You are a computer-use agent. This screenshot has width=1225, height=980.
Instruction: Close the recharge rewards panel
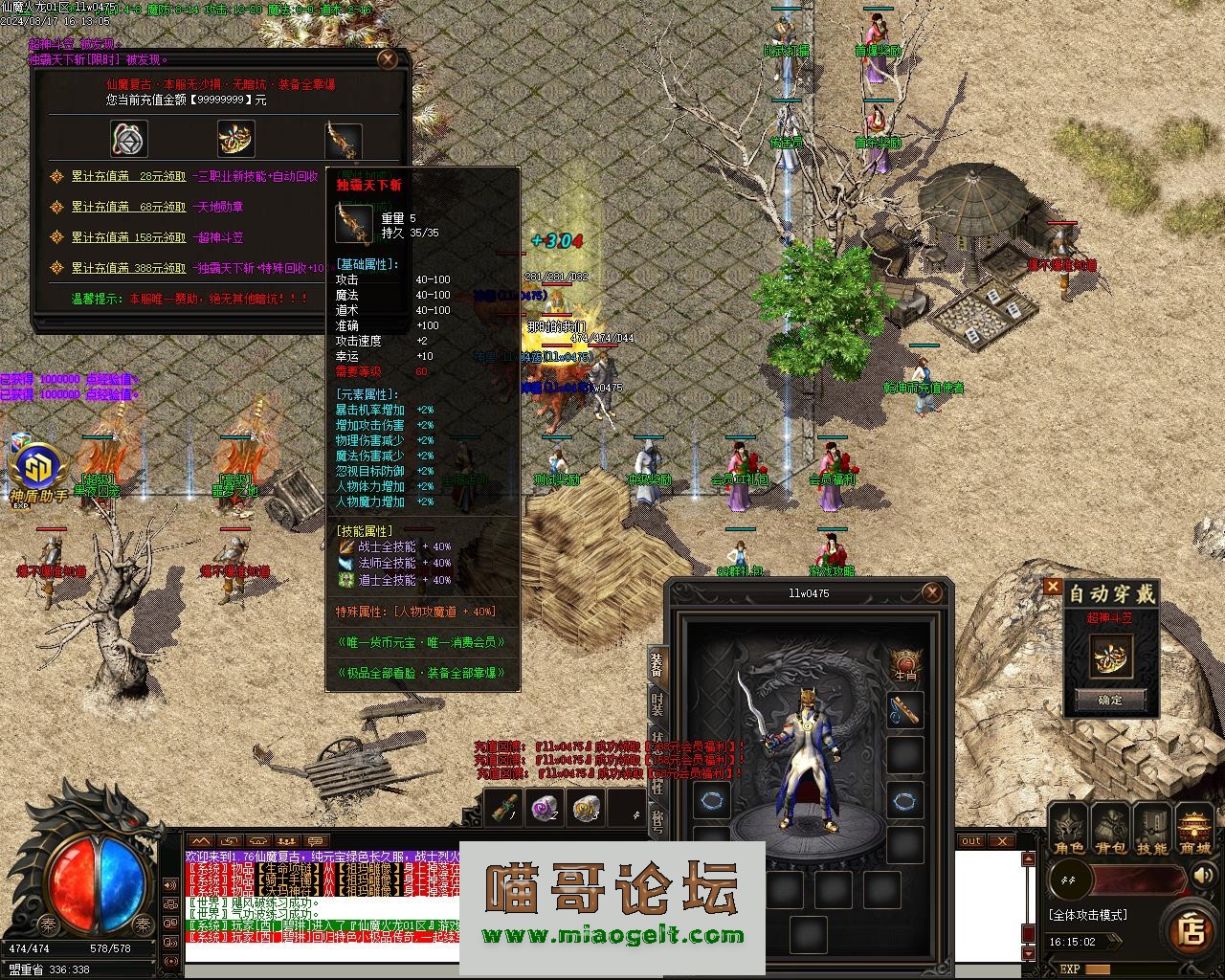388,59
